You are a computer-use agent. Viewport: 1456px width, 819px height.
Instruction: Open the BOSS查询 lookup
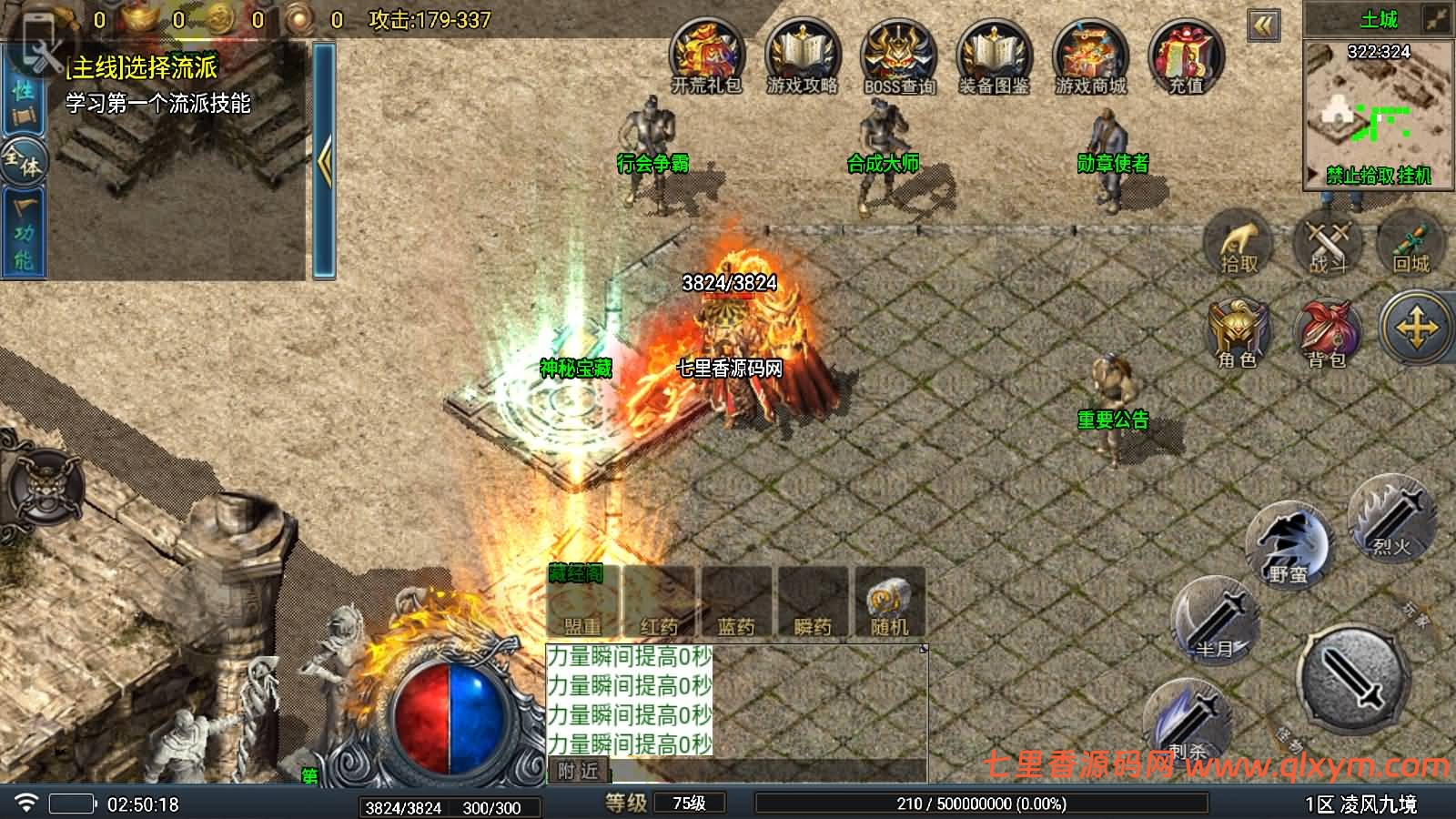coord(898,56)
